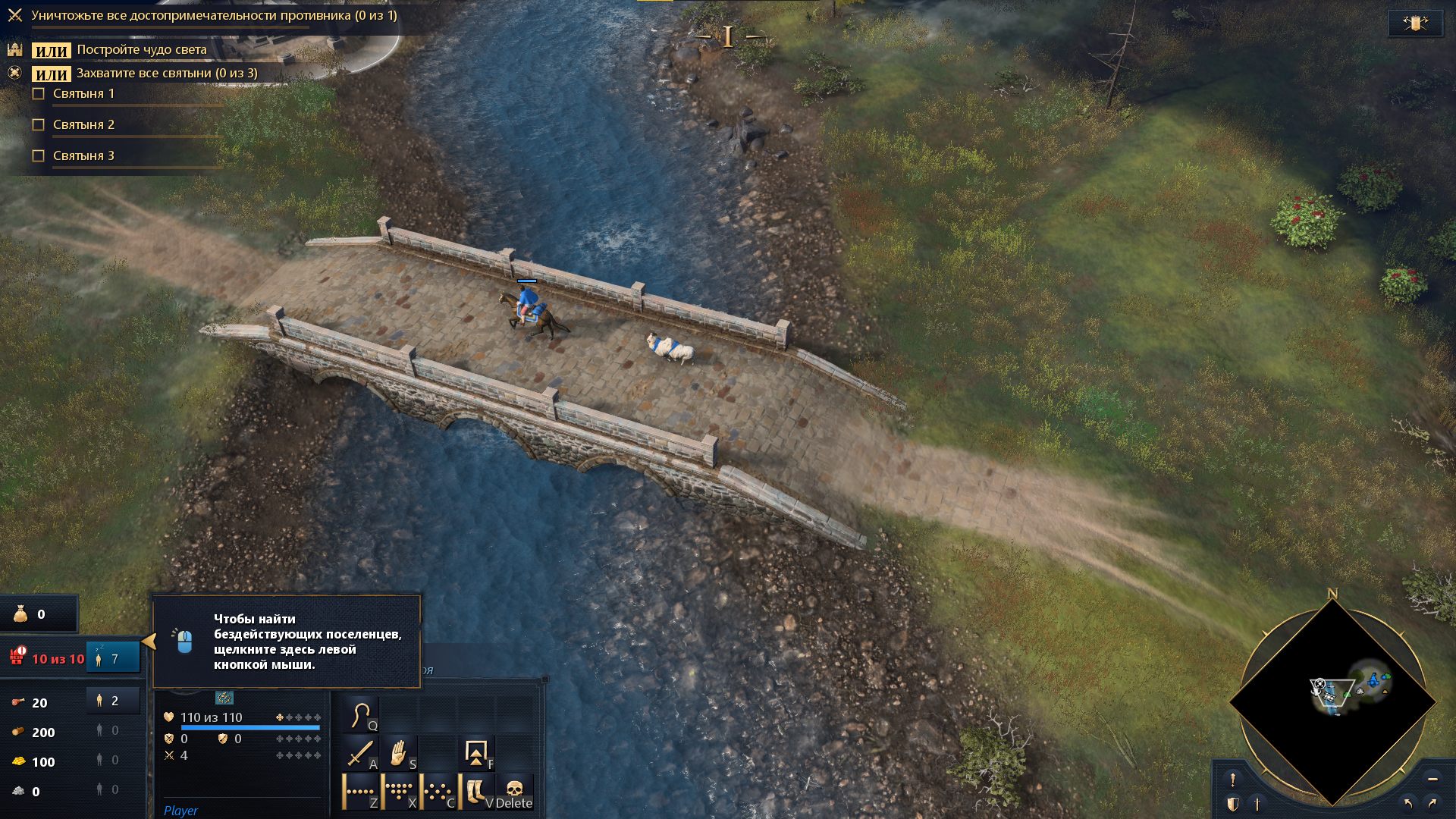The width and height of the screenshot is (1456, 819).
Task: Delete the unit with the skull icon
Action: coord(515,792)
